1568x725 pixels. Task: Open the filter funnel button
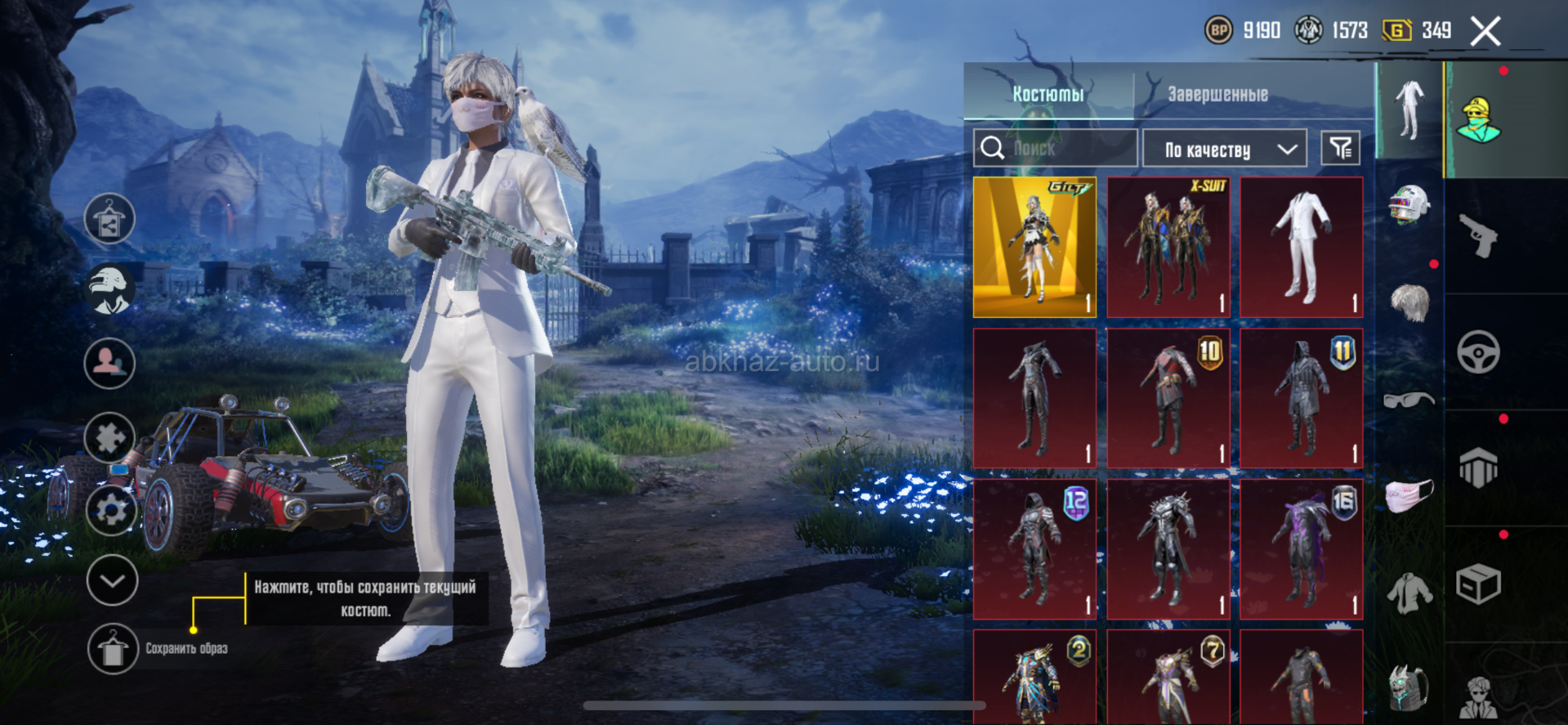pyautogui.click(x=1340, y=148)
